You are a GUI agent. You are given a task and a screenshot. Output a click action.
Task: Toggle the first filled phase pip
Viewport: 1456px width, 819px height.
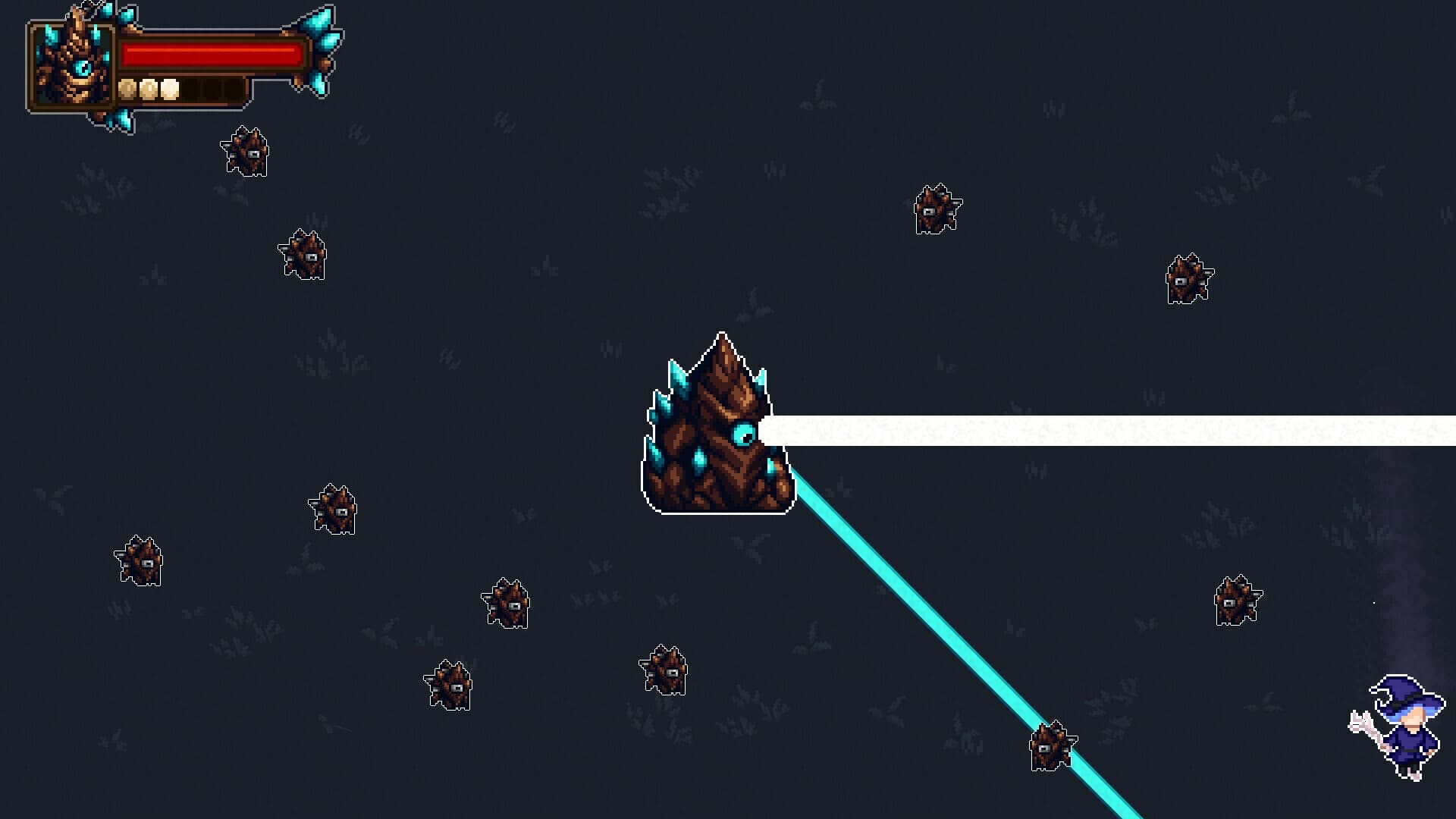pos(127,89)
